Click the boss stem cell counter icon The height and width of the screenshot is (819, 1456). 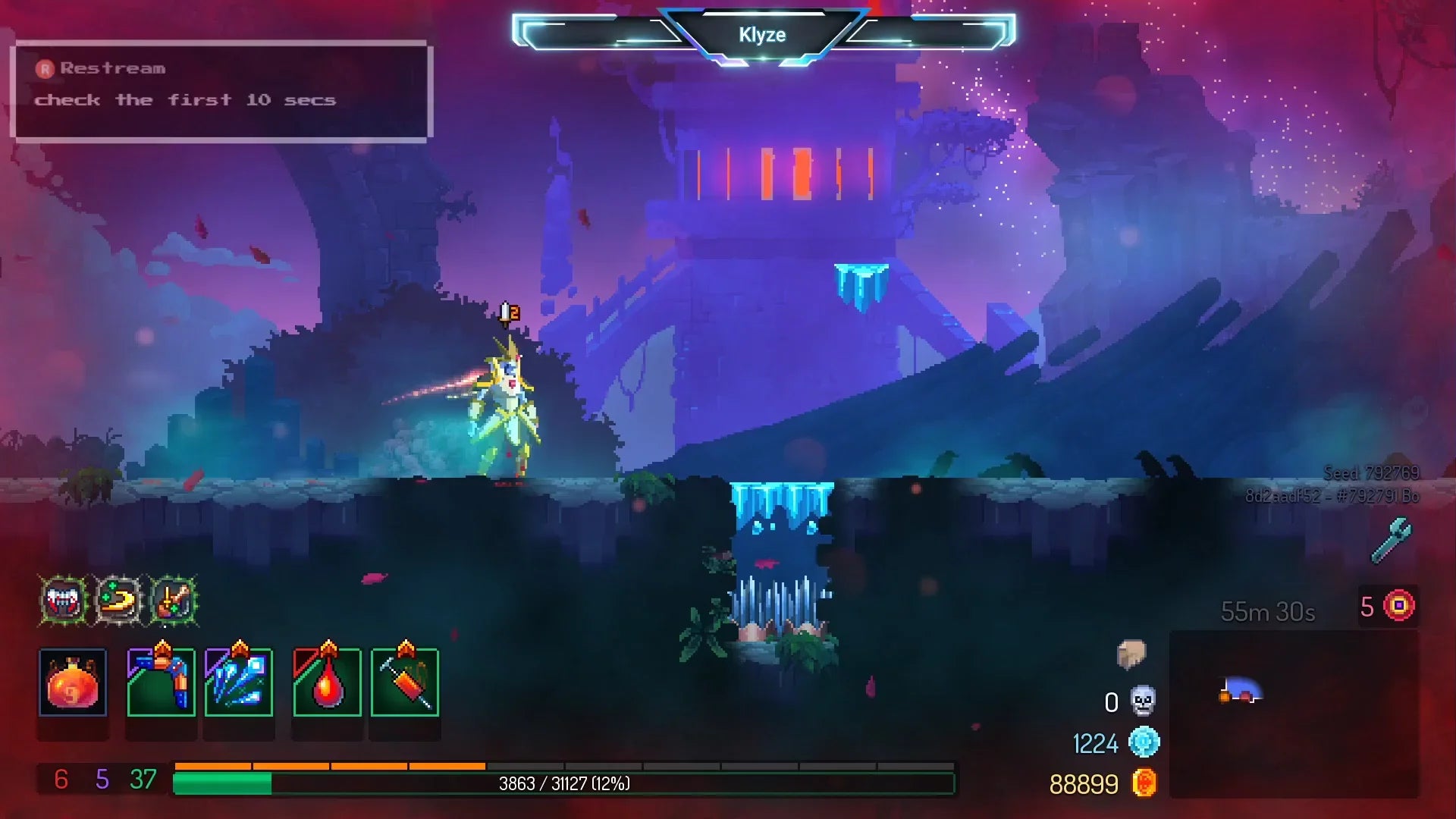[x=1399, y=606]
